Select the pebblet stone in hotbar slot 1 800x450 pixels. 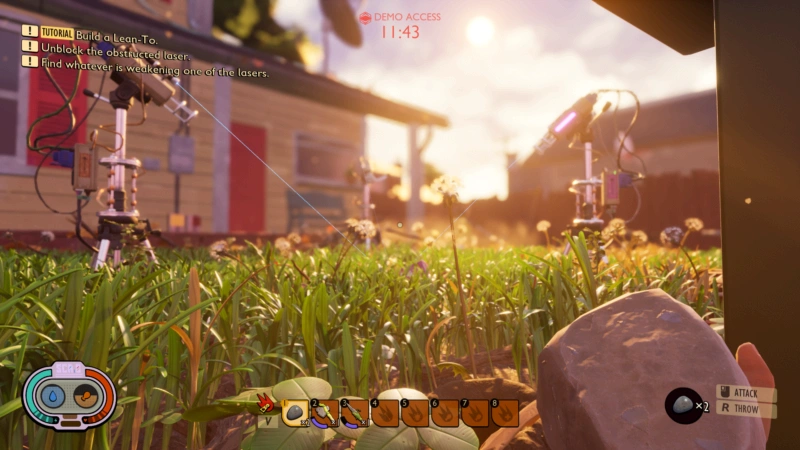click(296, 412)
